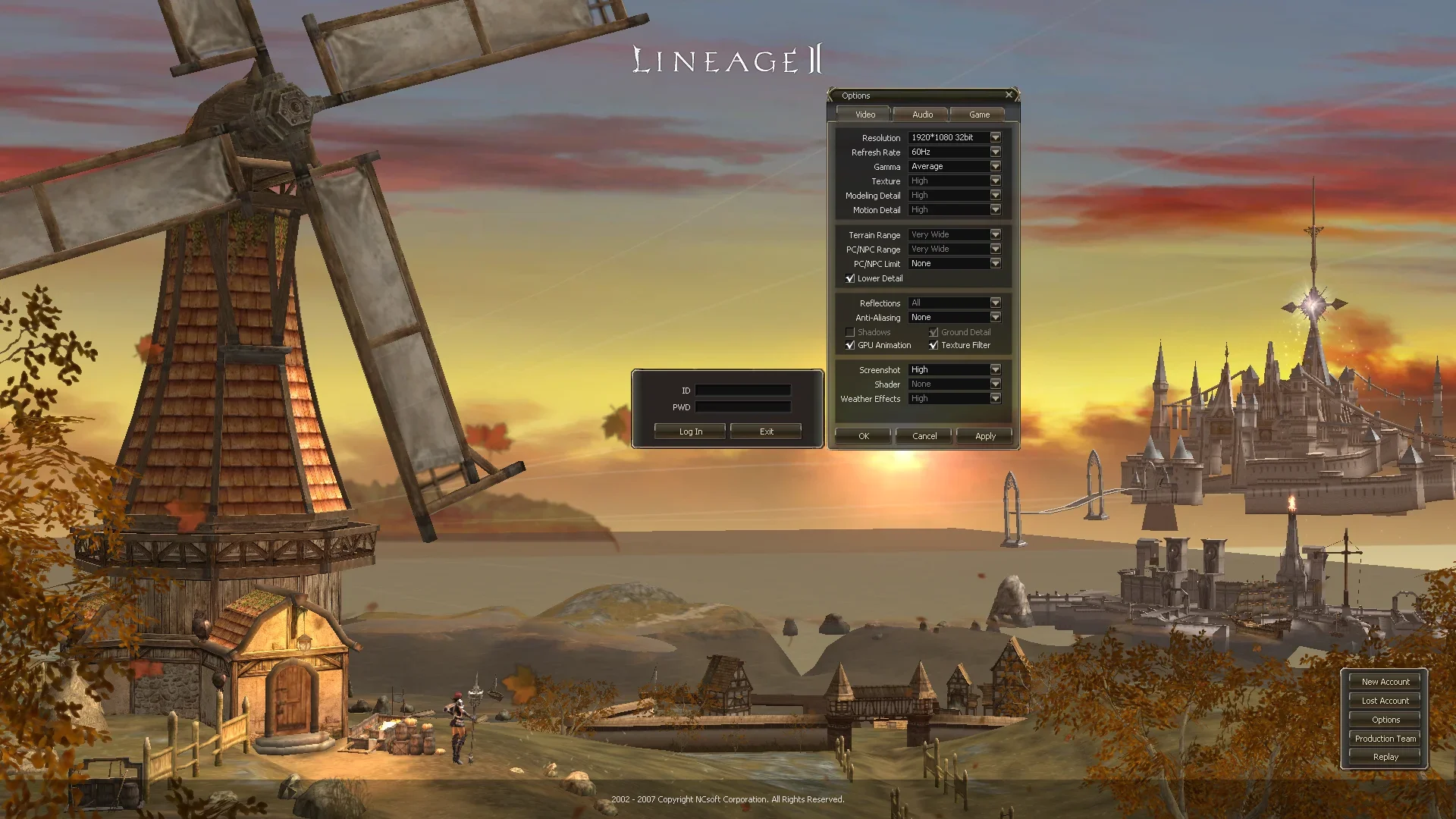Viewport: 1456px width, 819px height.
Task: Click the Log In button
Action: pos(690,431)
